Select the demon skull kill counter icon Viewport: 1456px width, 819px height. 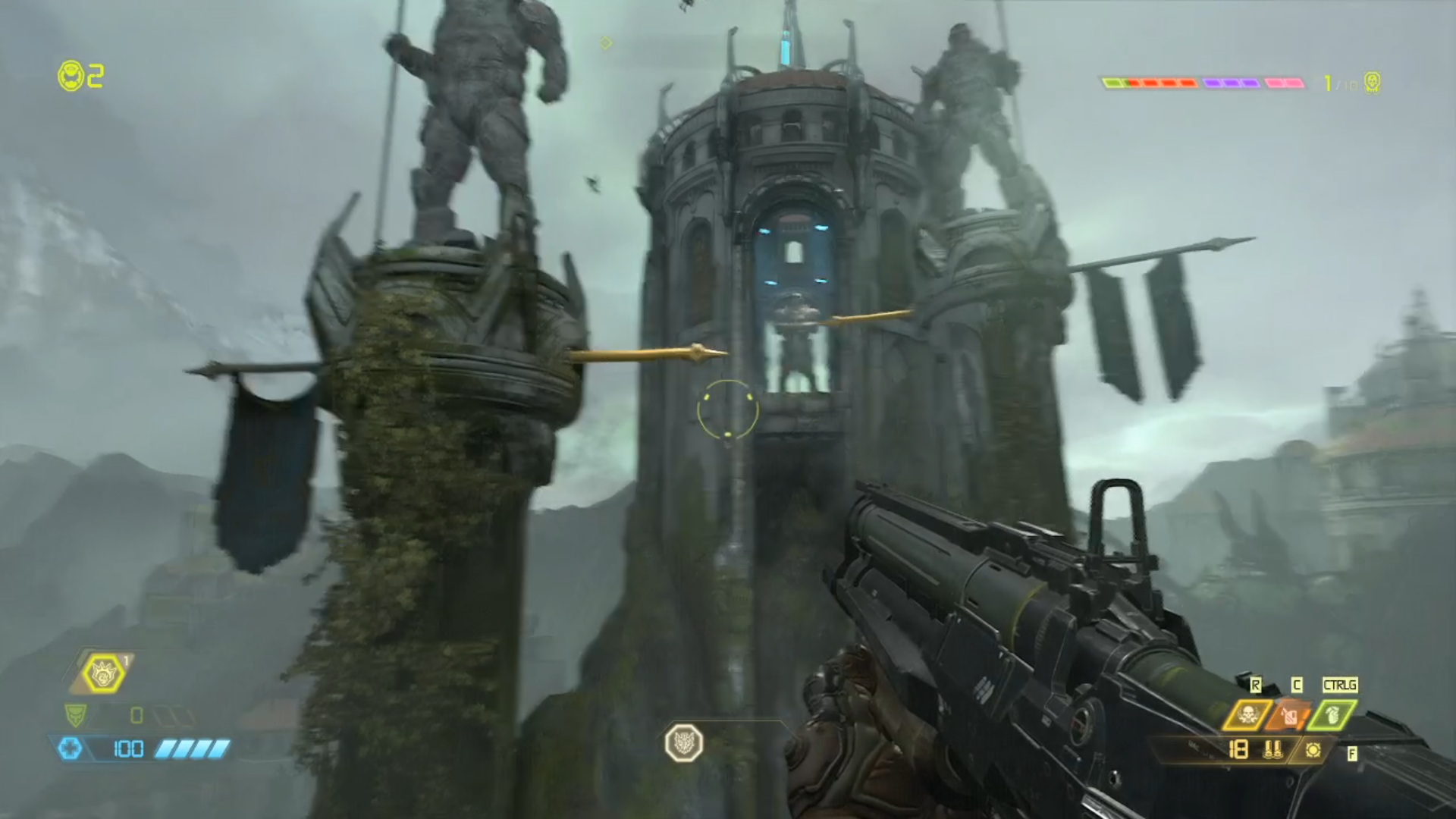click(x=1372, y=82)
